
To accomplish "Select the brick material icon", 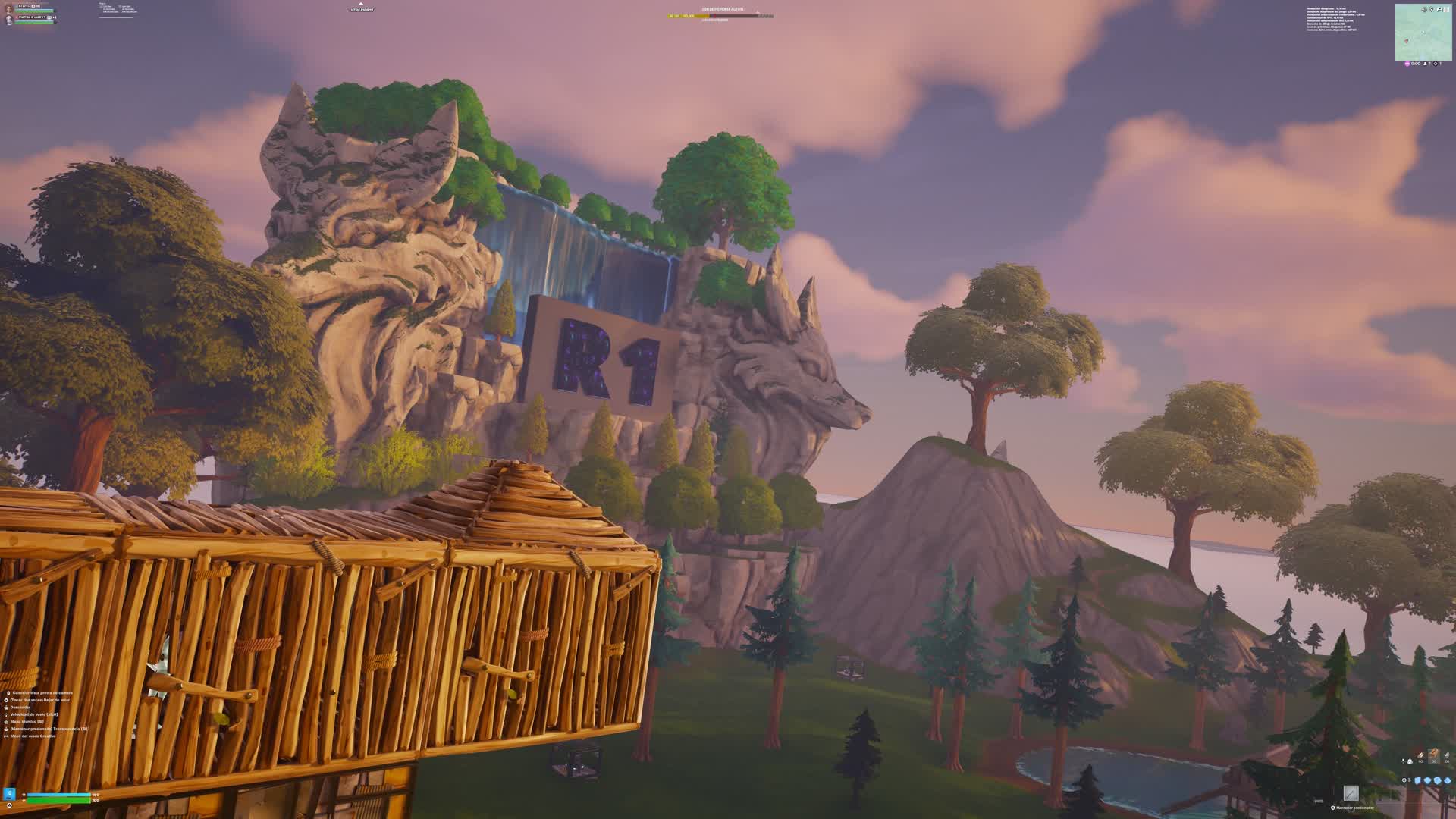I will [x=1434, y=758].
